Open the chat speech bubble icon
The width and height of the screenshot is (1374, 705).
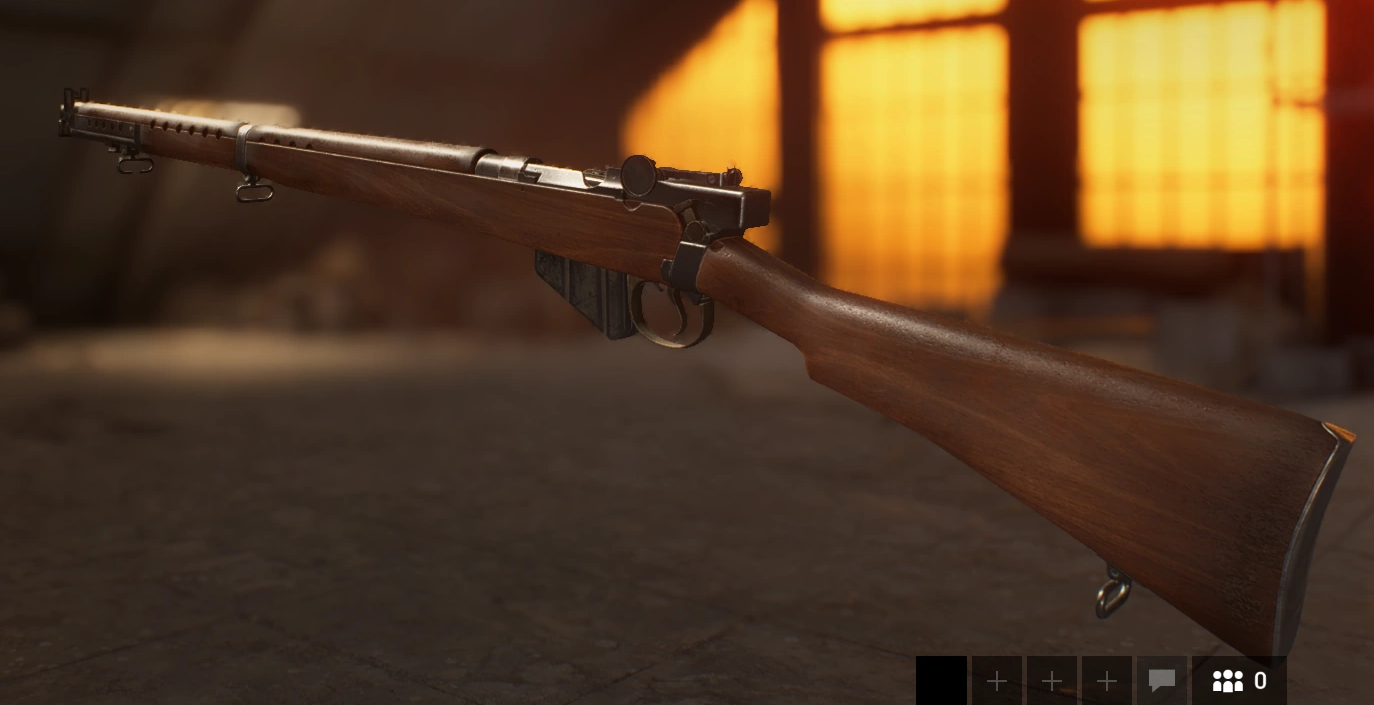point(1161,681)
